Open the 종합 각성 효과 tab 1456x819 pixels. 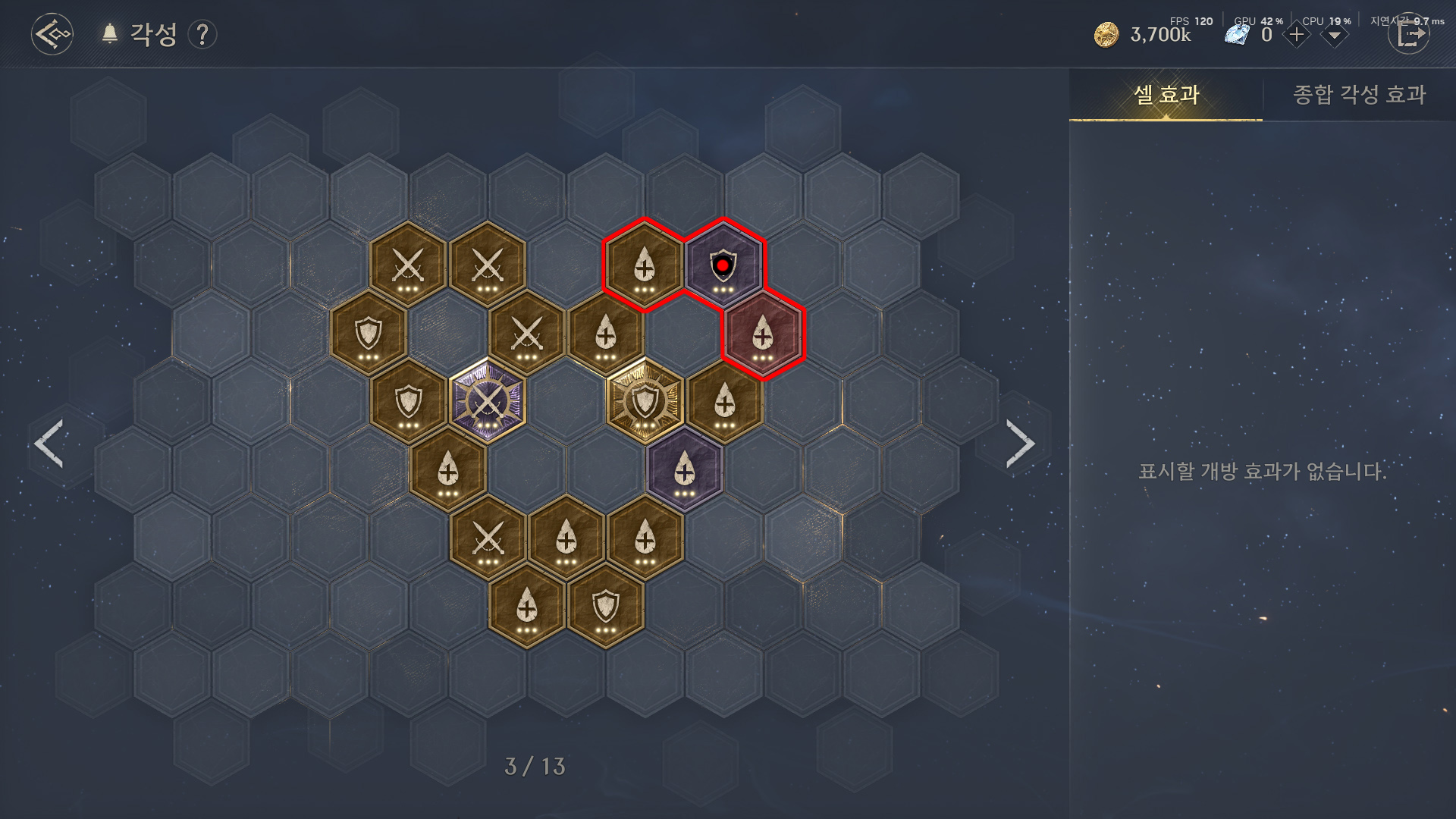pyautogui.click(x=1359, y=95)
